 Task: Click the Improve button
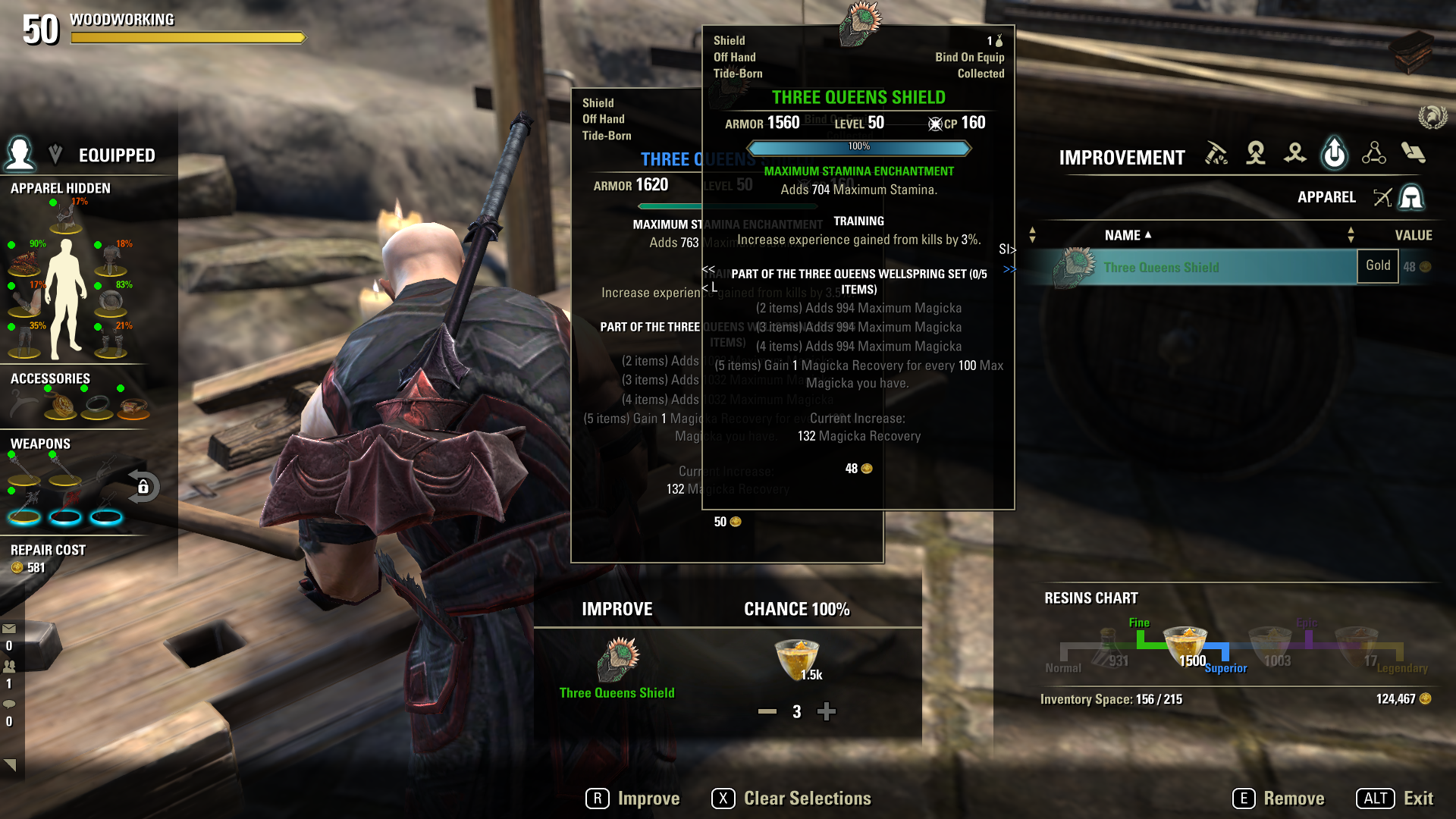pos(632,799)
